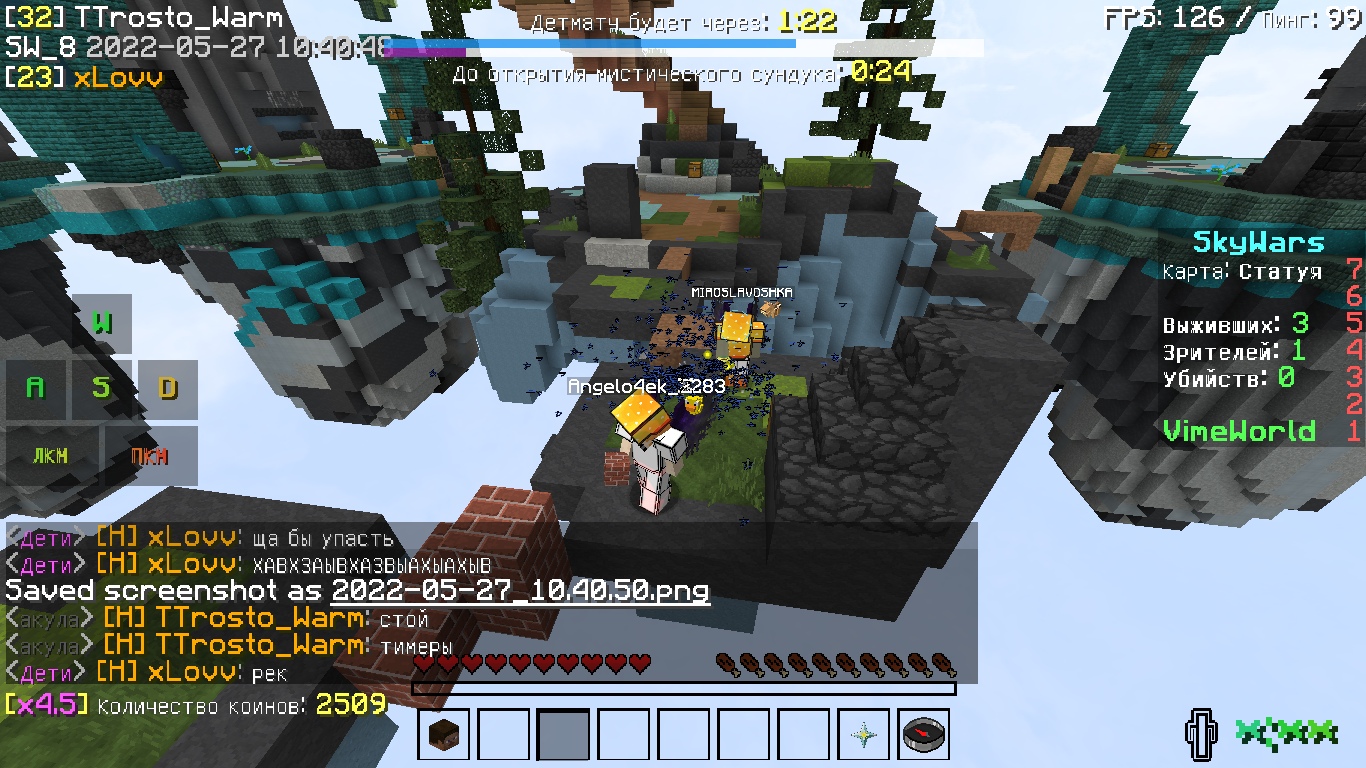Click the A key on the movement overlay
Screen dimensions: 1366x768
(36, 389)
